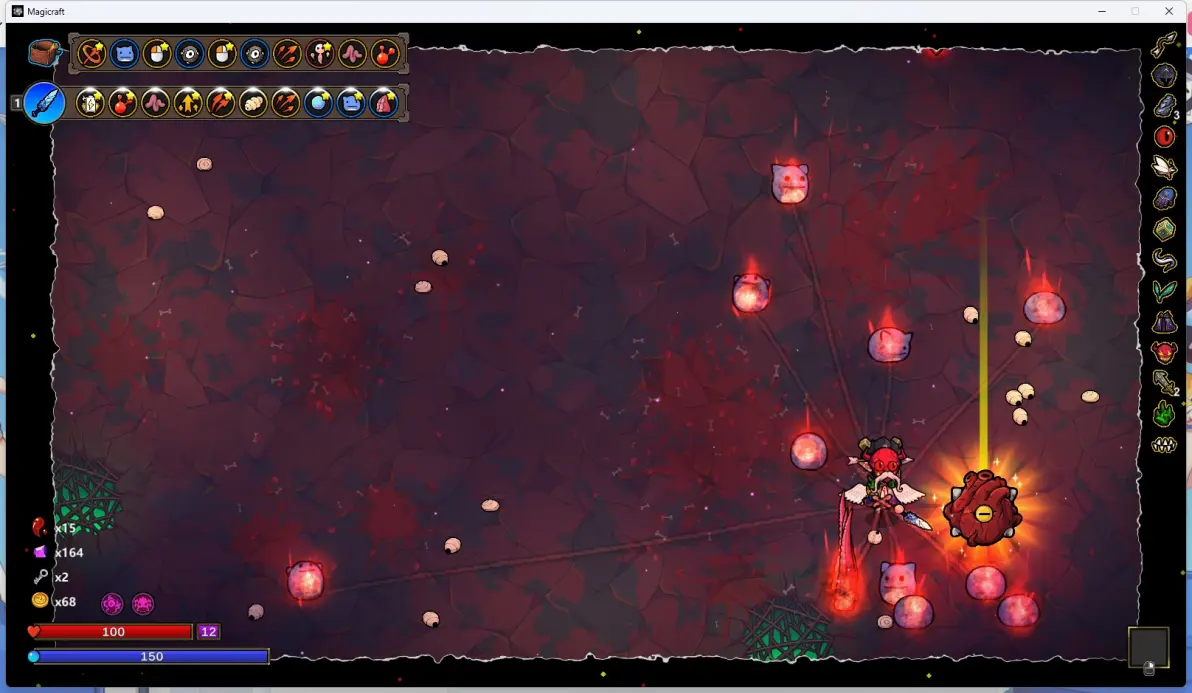Screen dimensions: 1192x693
Task: View the green leaf sprout relic
Action: pyautogui.click(x=1164, y=291)
